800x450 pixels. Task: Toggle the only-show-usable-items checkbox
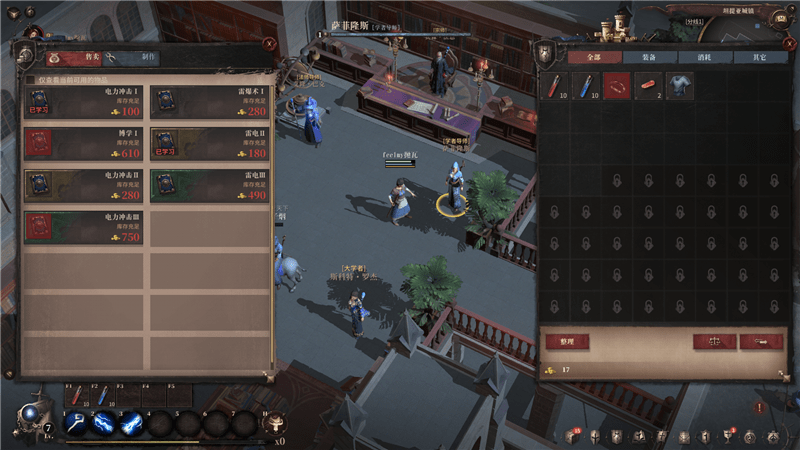31,78
